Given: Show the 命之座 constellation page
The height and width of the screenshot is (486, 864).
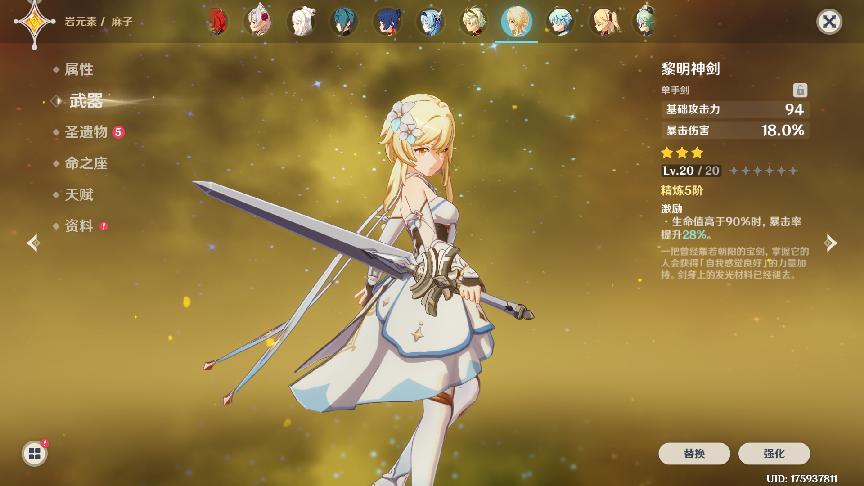Looking at the screenshot, I should (85, 163).
